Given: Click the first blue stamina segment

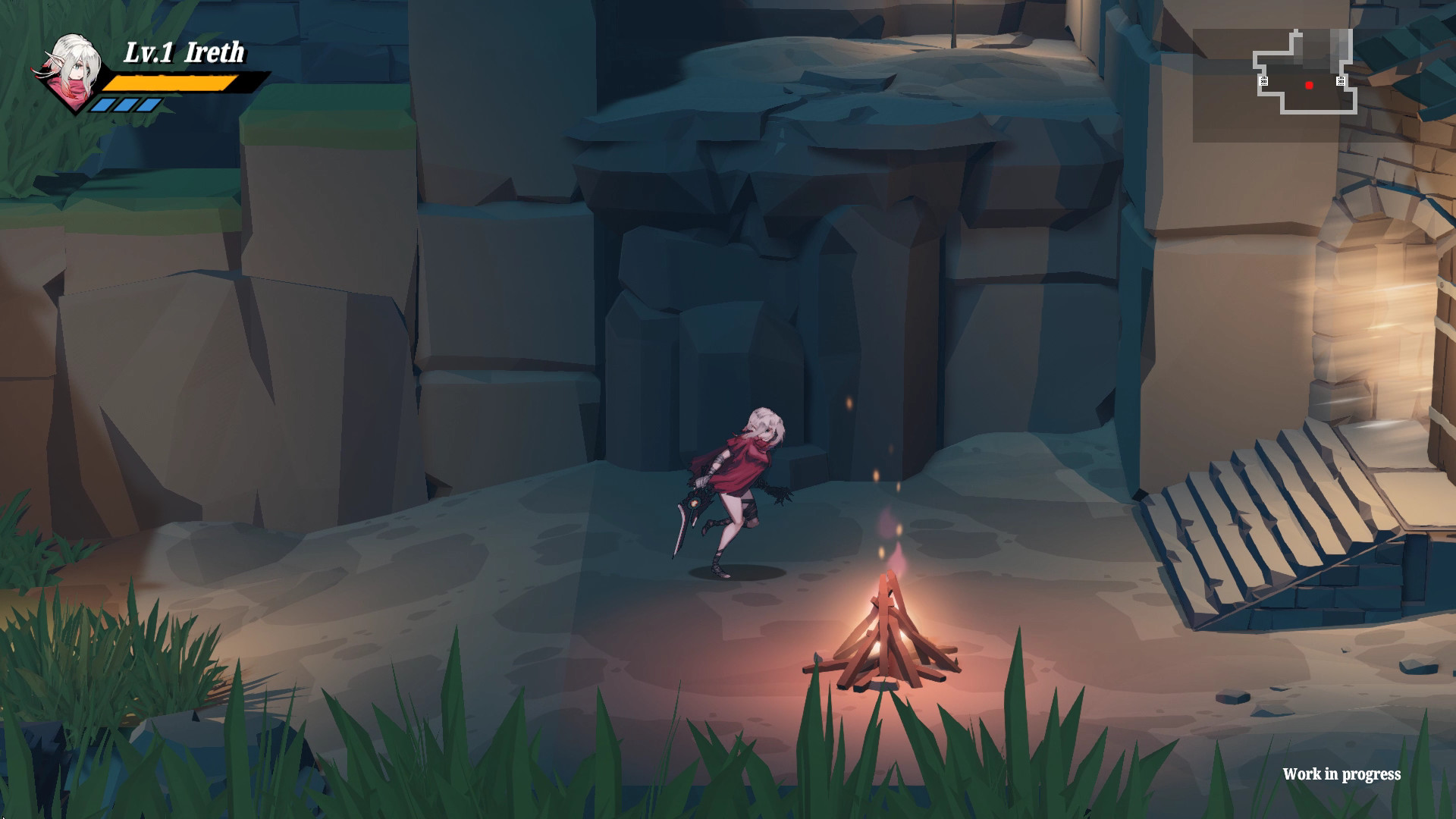Looking at the screenshot, I should click(x=104, y=105).
